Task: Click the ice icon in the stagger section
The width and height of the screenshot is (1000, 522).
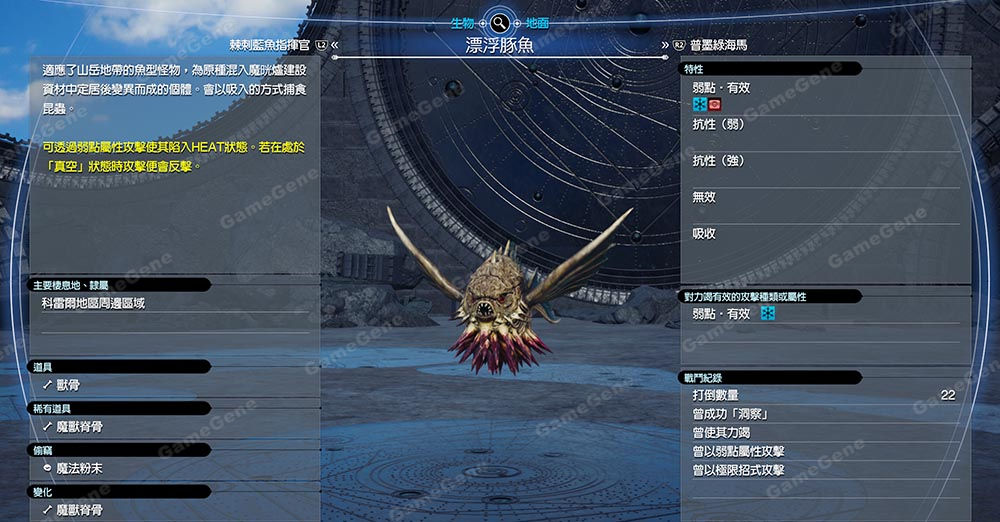Action: 768,314
